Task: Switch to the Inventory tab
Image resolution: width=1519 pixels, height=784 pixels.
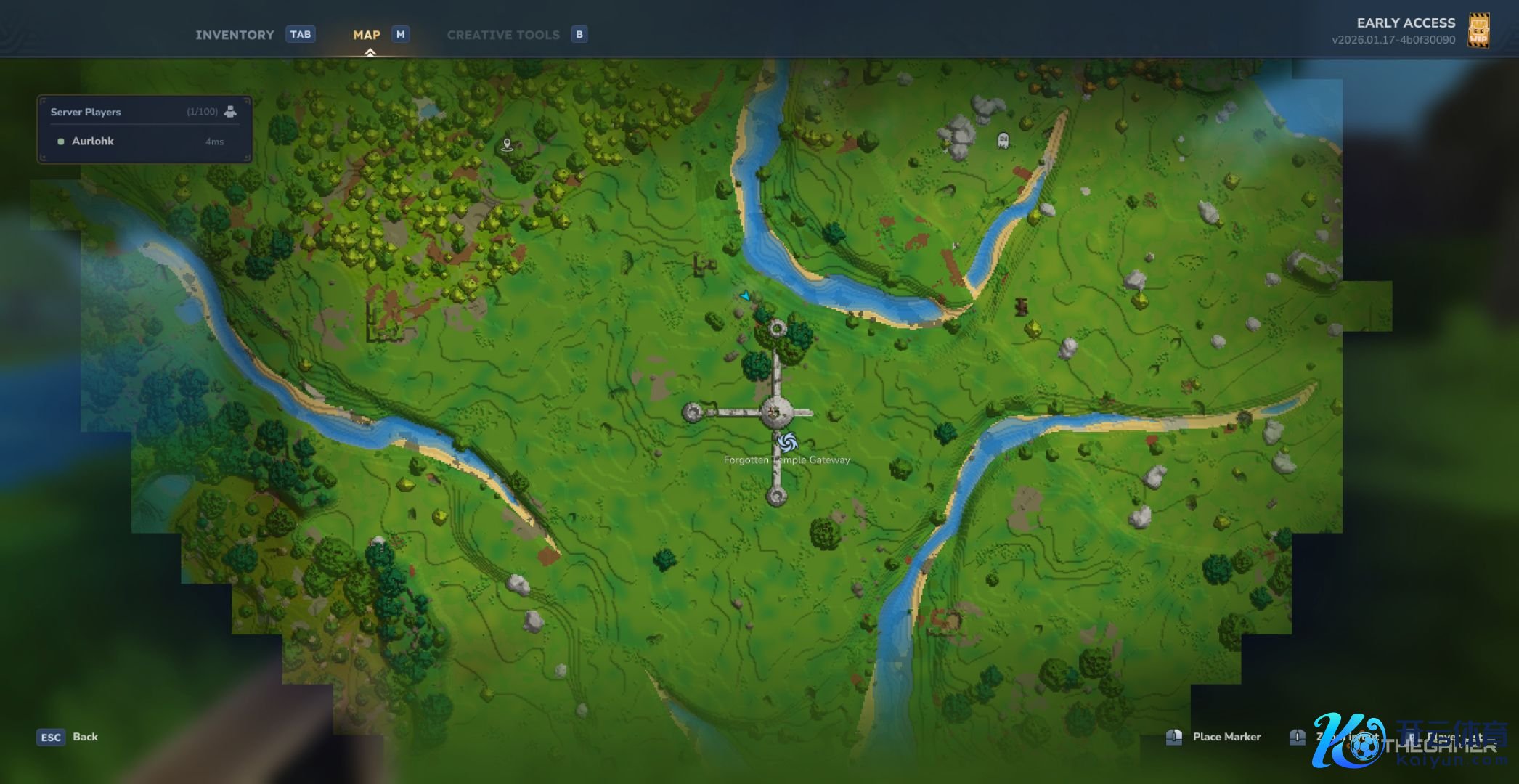Action: (x=235, y=35)
